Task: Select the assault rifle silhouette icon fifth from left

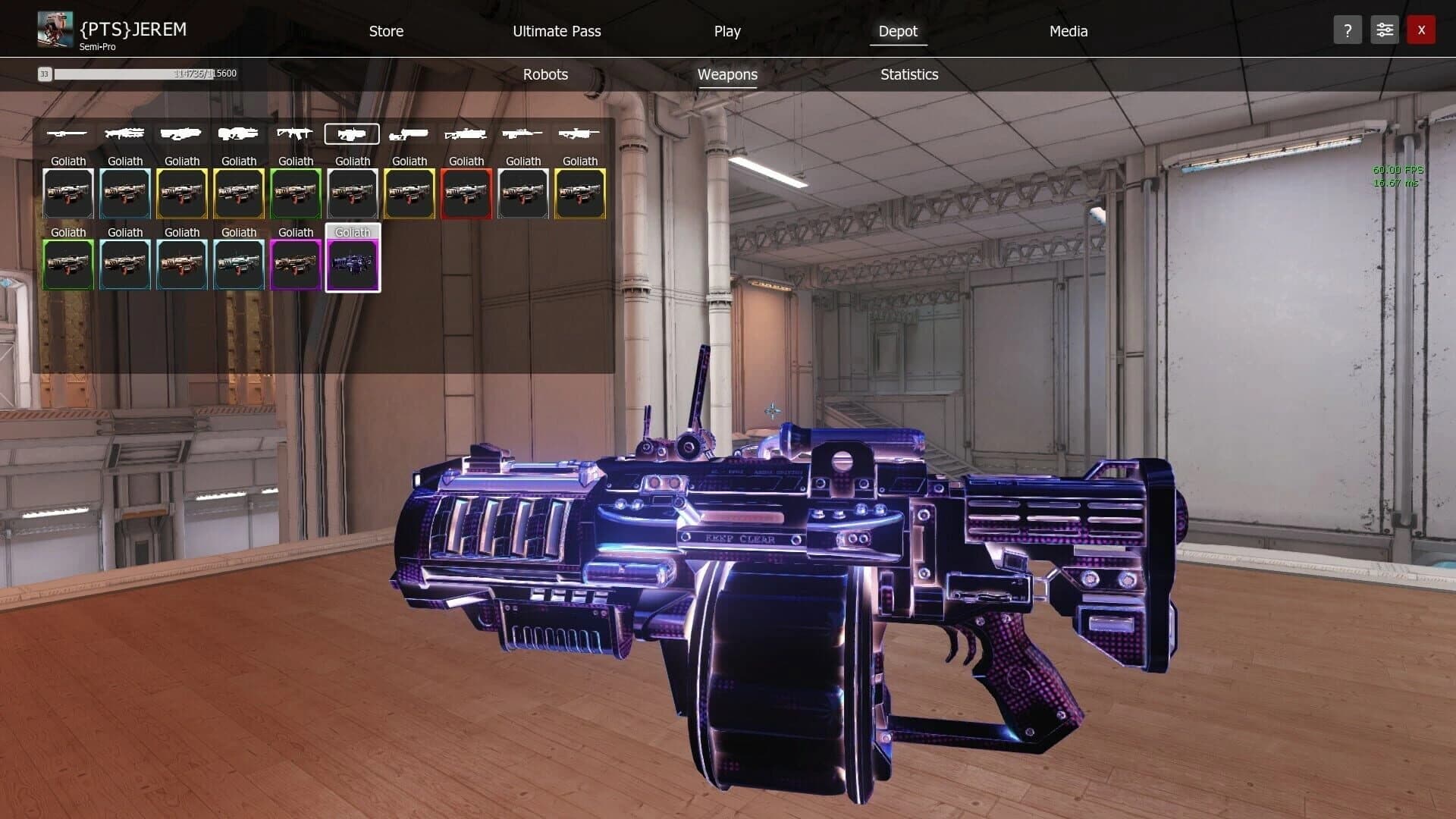Action: 296,133
